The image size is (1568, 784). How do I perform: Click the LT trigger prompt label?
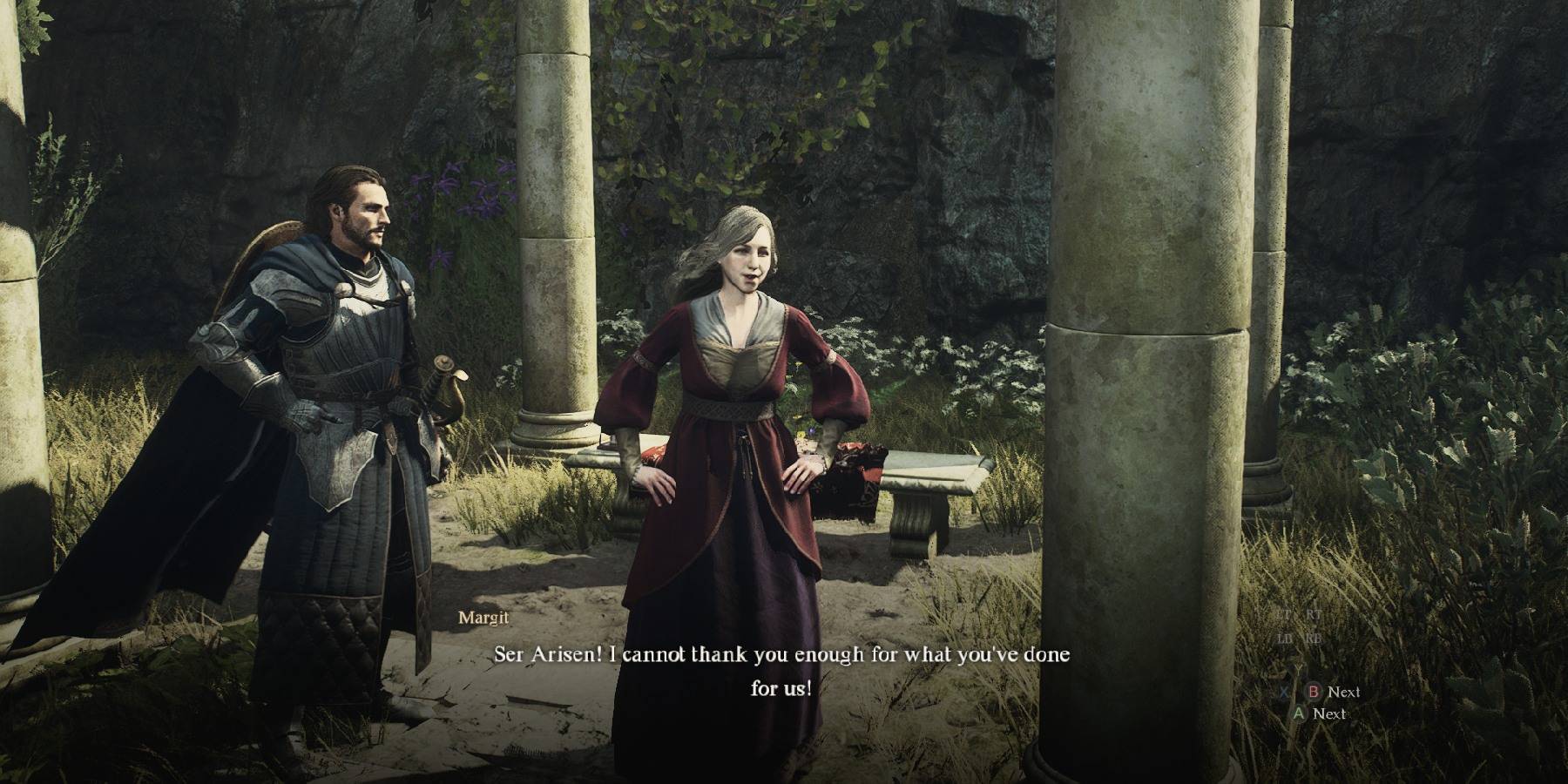coord(1286,613)
